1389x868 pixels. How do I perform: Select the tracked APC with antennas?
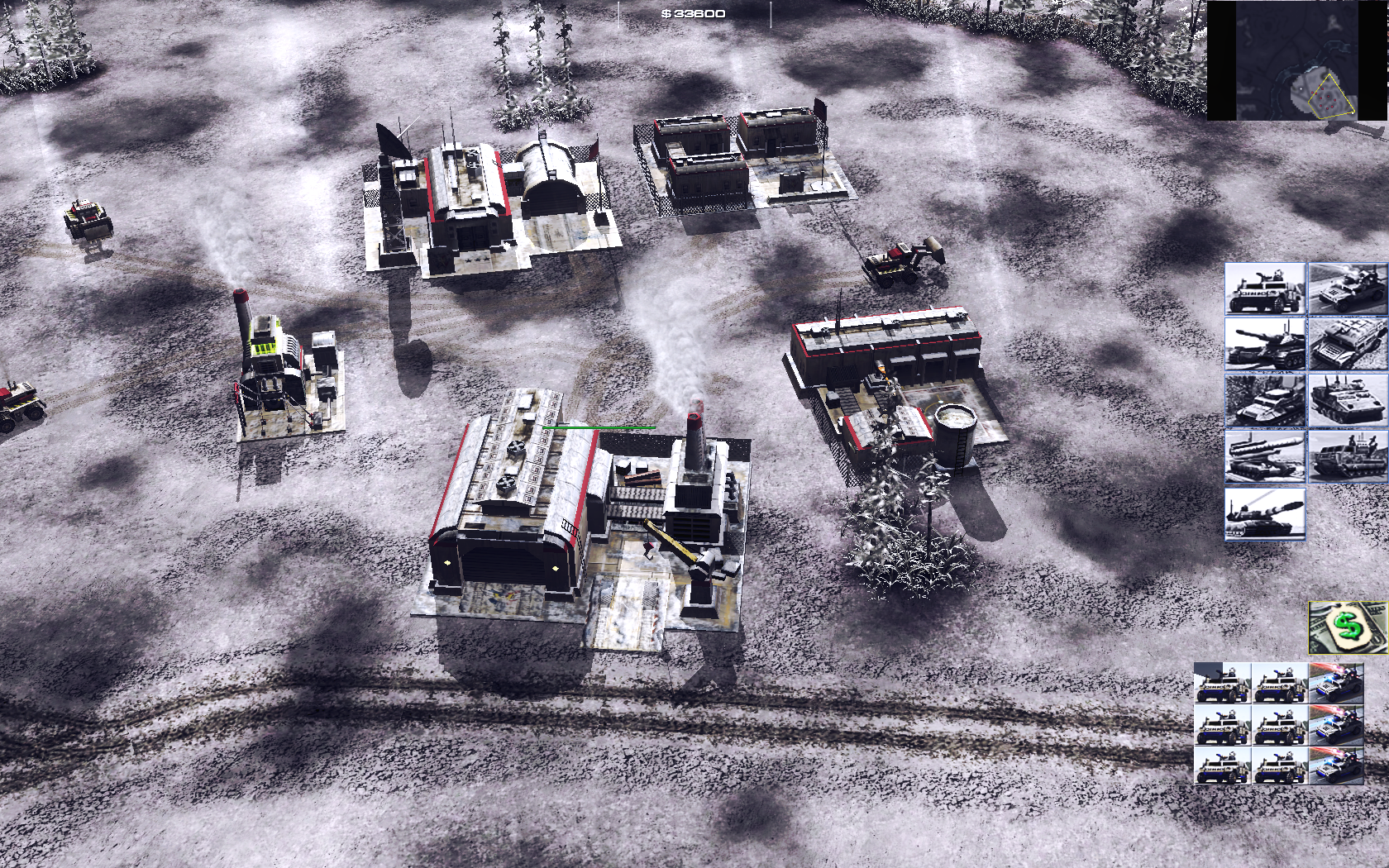tap(1346, 400)
